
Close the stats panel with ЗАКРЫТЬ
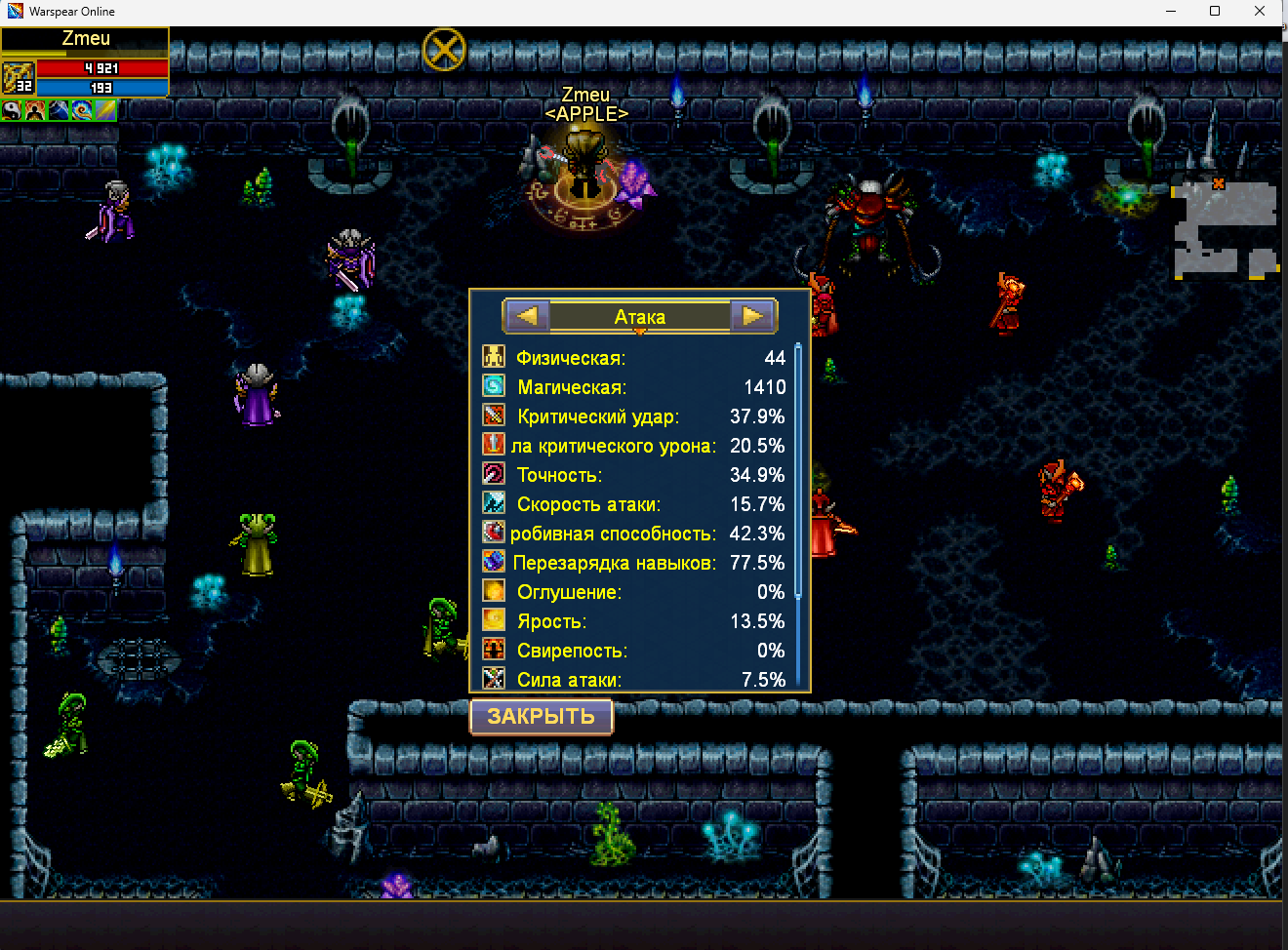[x=542, y=717]
